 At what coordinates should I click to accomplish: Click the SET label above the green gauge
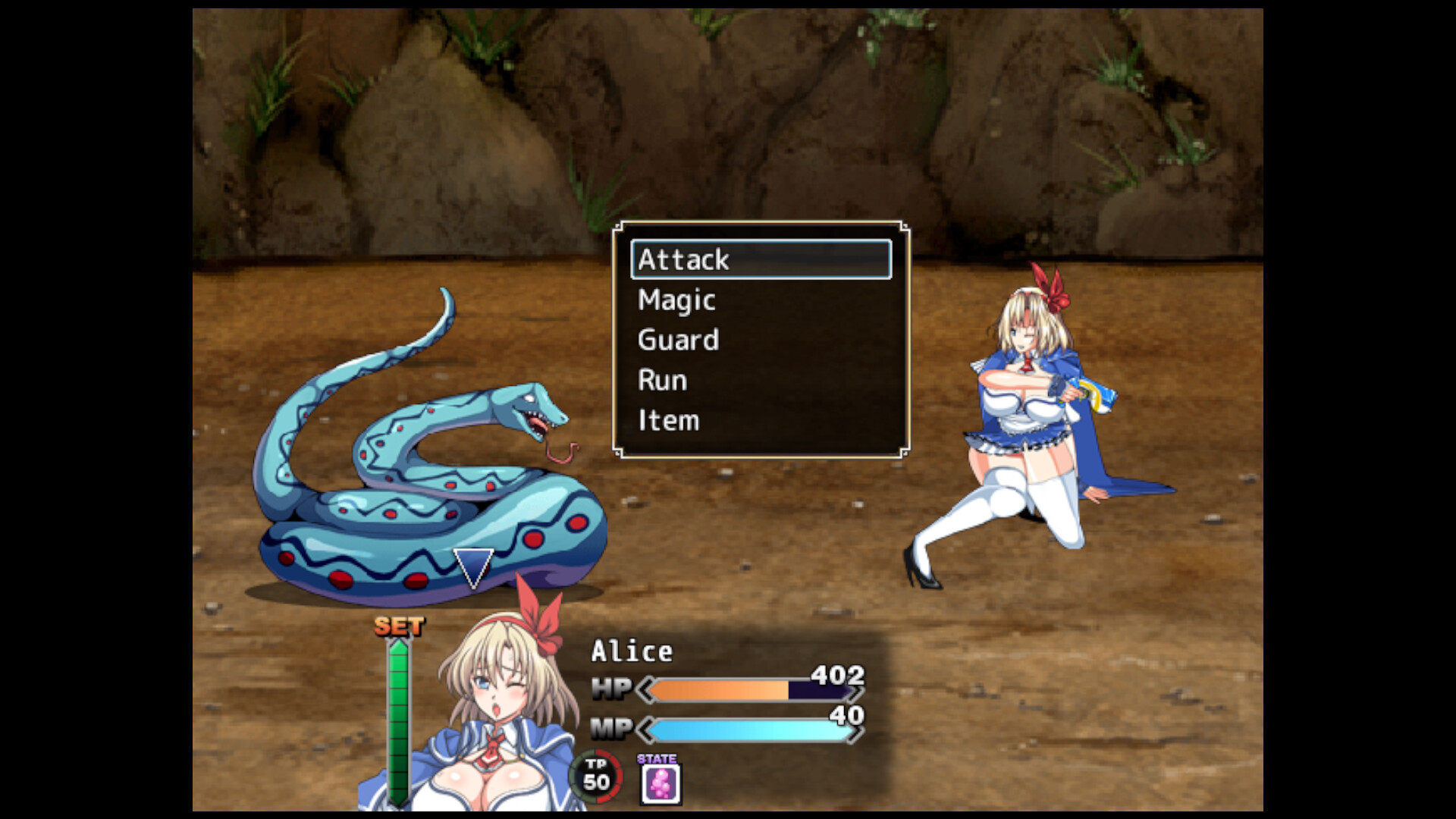coord(397,626)
